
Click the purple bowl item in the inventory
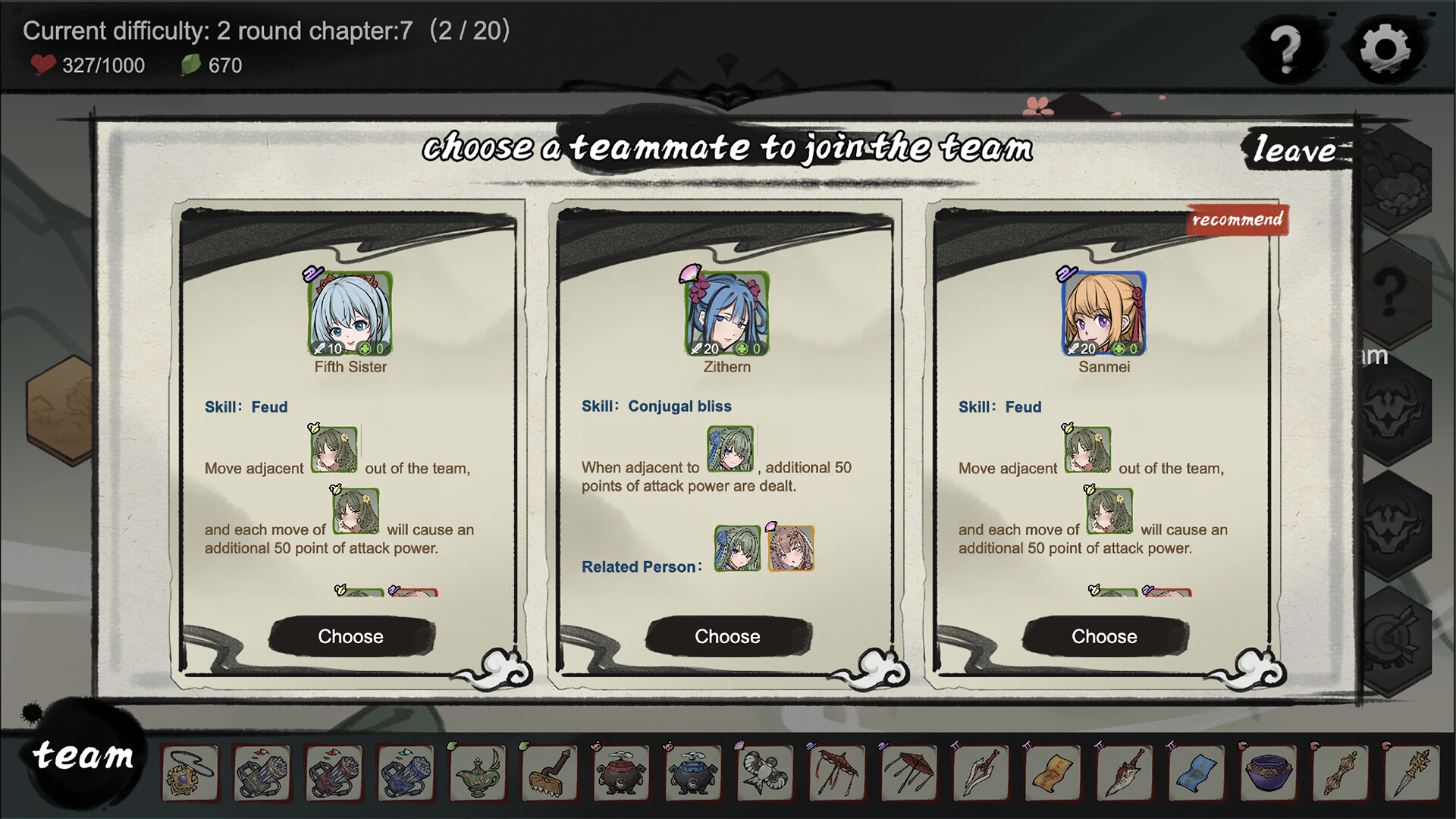click(x=1266, y=774)
